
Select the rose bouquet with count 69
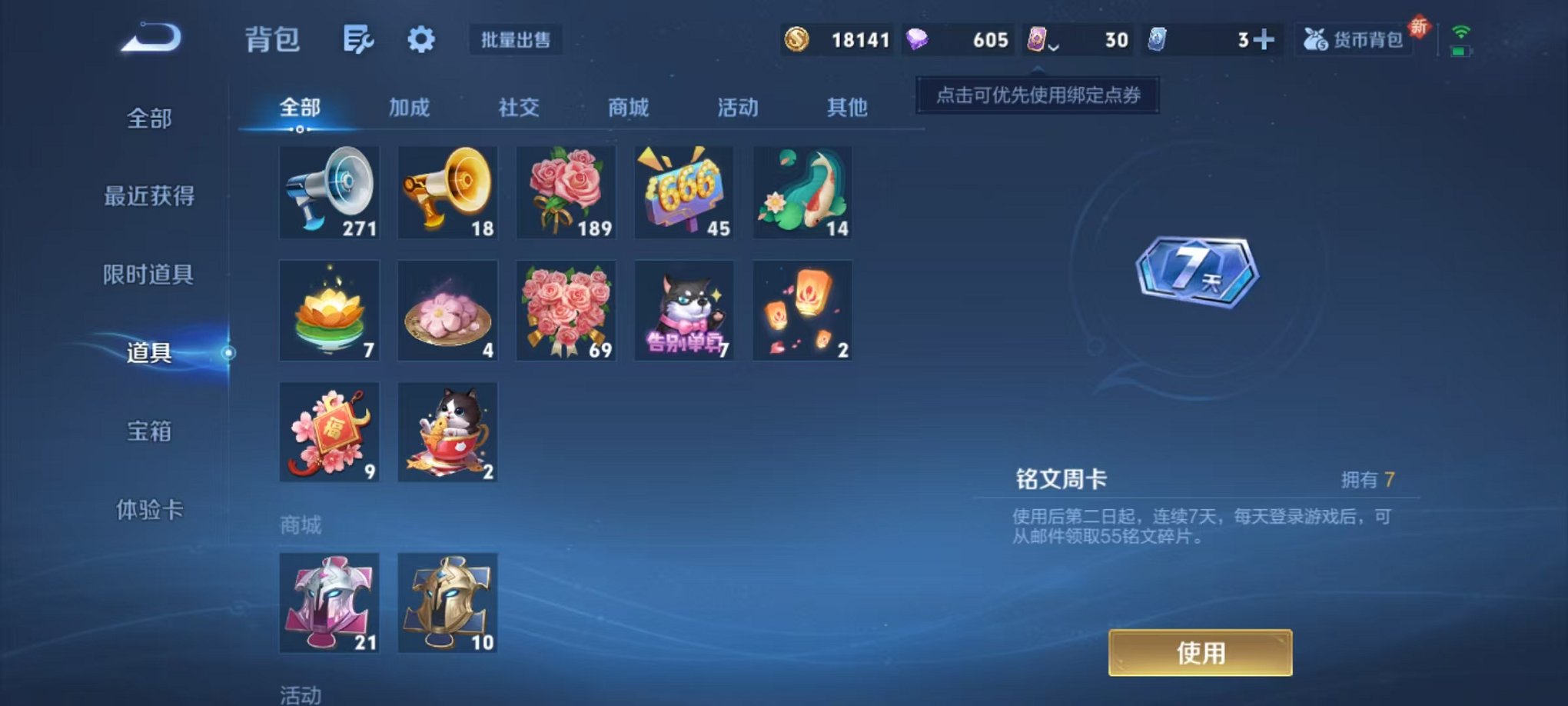click(566, 310)
